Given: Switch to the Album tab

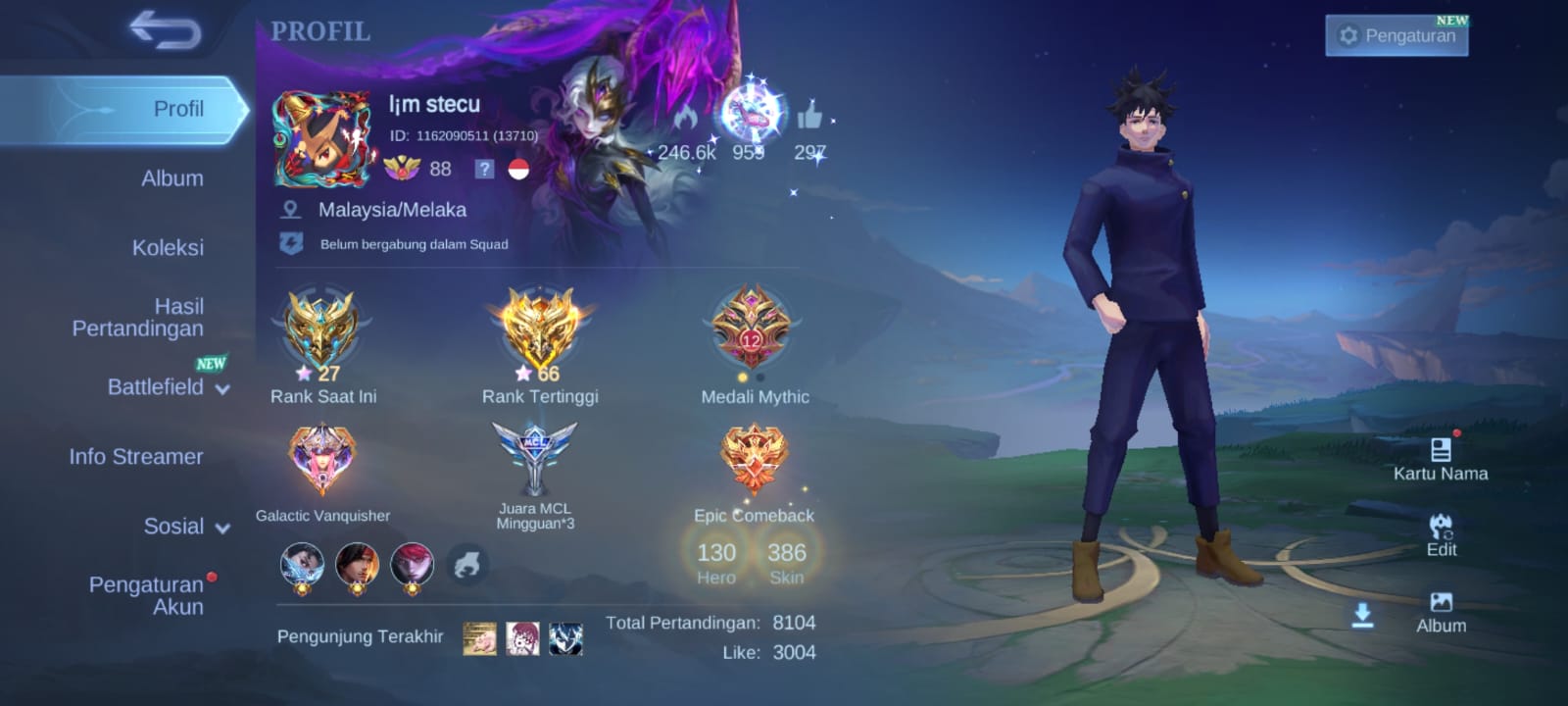Looking at the screenshot, I should (x=172, y=178).
